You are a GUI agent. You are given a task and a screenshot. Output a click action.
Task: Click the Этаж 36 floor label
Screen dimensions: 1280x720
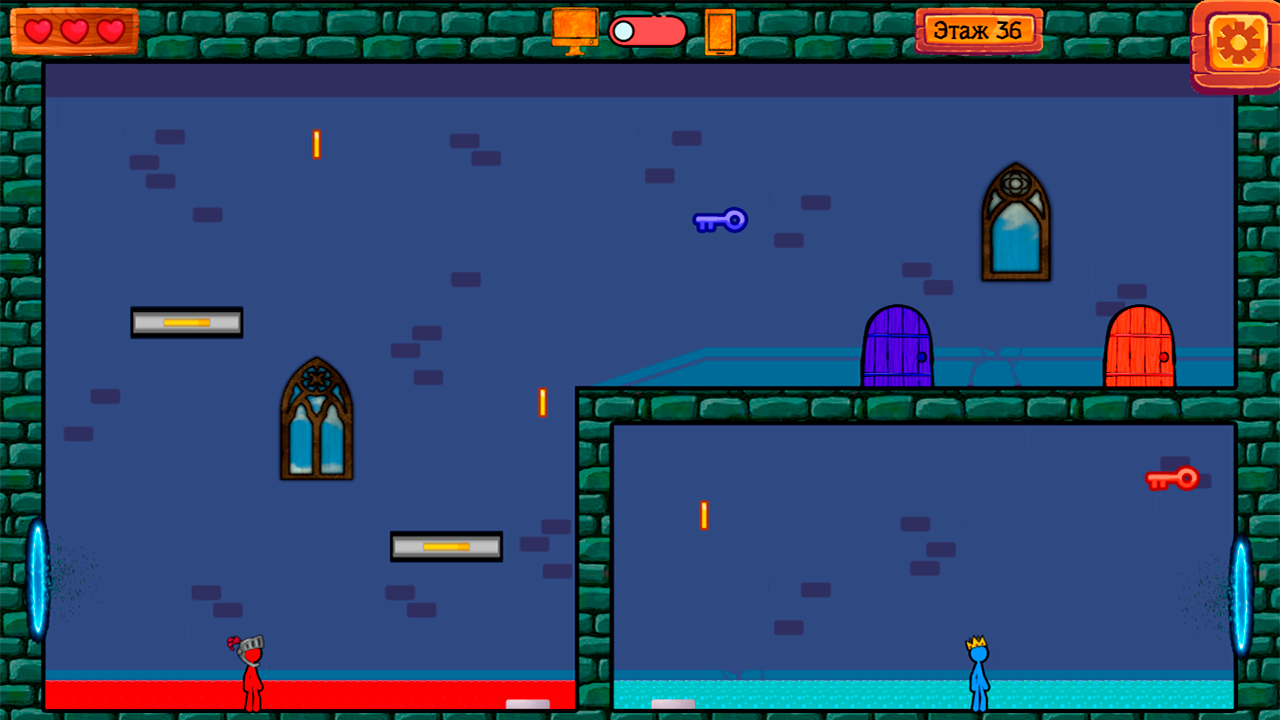(979, 29)
